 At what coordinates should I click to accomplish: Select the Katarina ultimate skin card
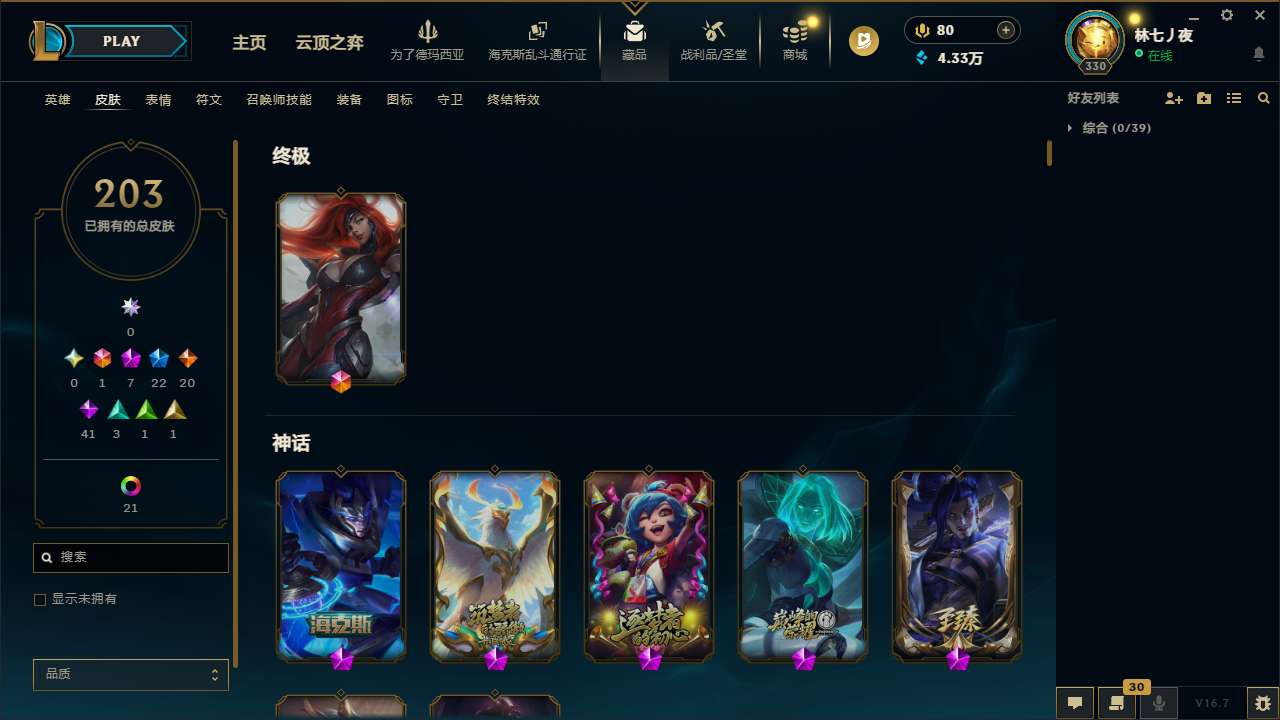point(341,288)
